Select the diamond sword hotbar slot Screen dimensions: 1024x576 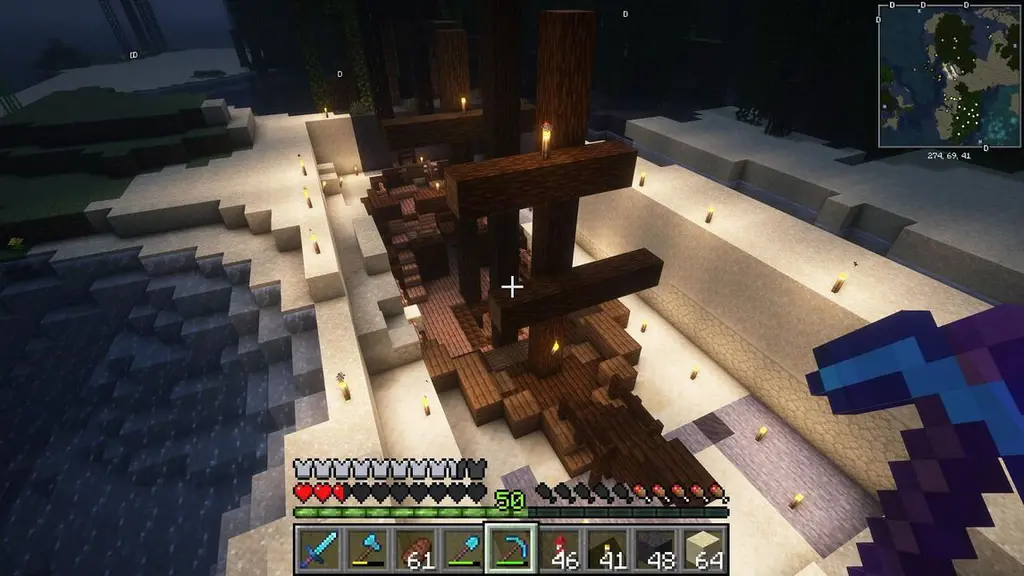(319, 549)
